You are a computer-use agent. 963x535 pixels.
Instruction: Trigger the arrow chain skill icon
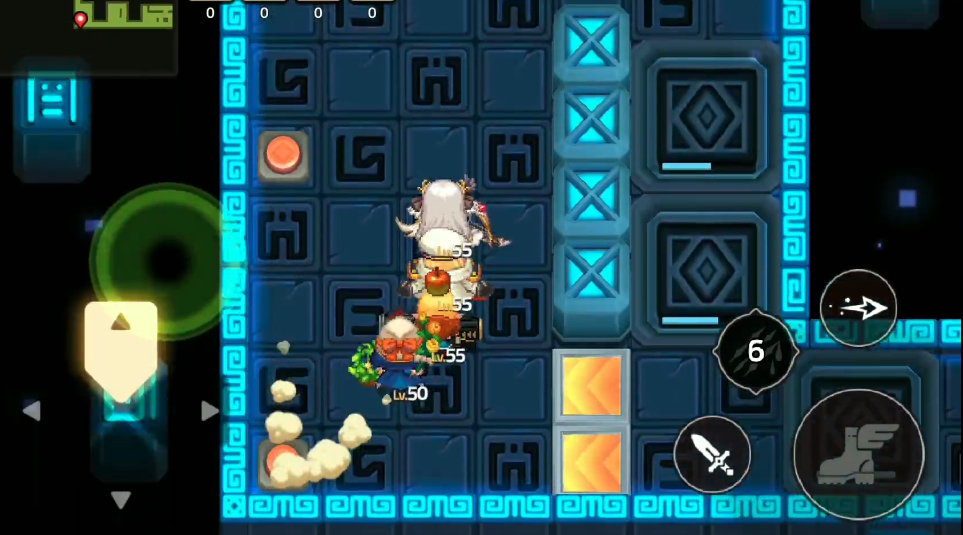pos(858,308)
